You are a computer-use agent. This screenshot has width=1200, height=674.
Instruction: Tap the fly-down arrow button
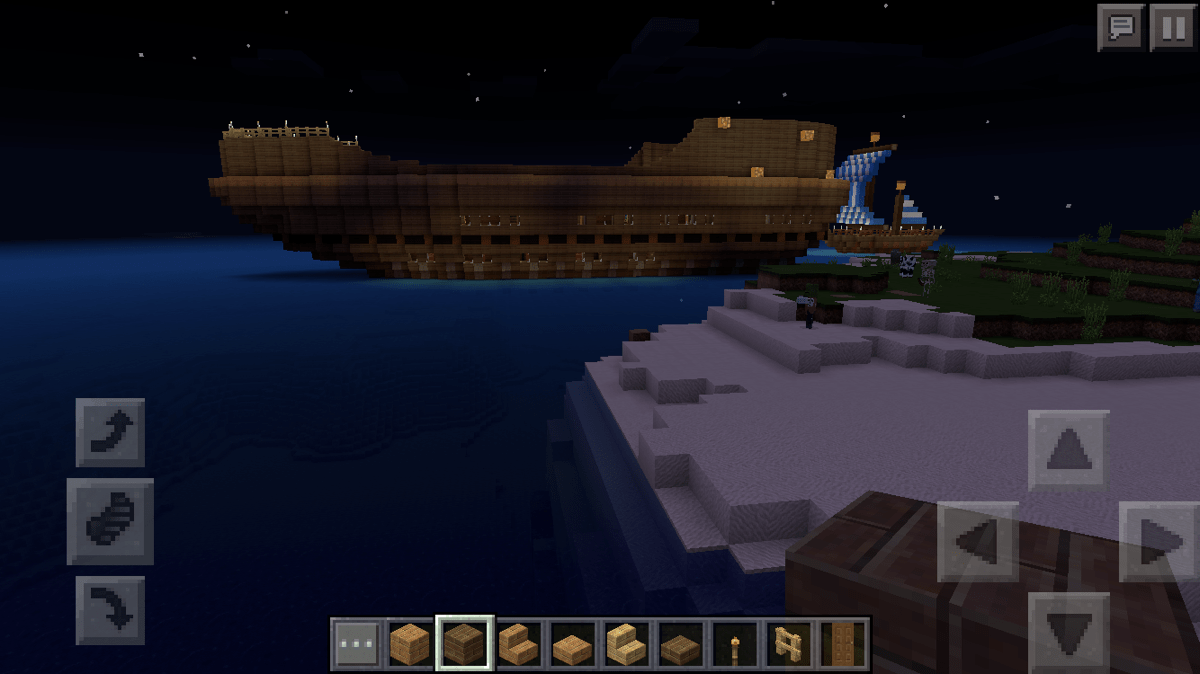[110, 609]
